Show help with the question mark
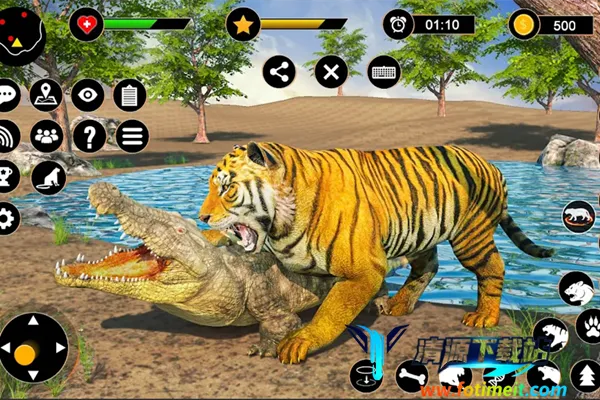Viewport: 600px width, 400px height. click(x=88, y=135)
